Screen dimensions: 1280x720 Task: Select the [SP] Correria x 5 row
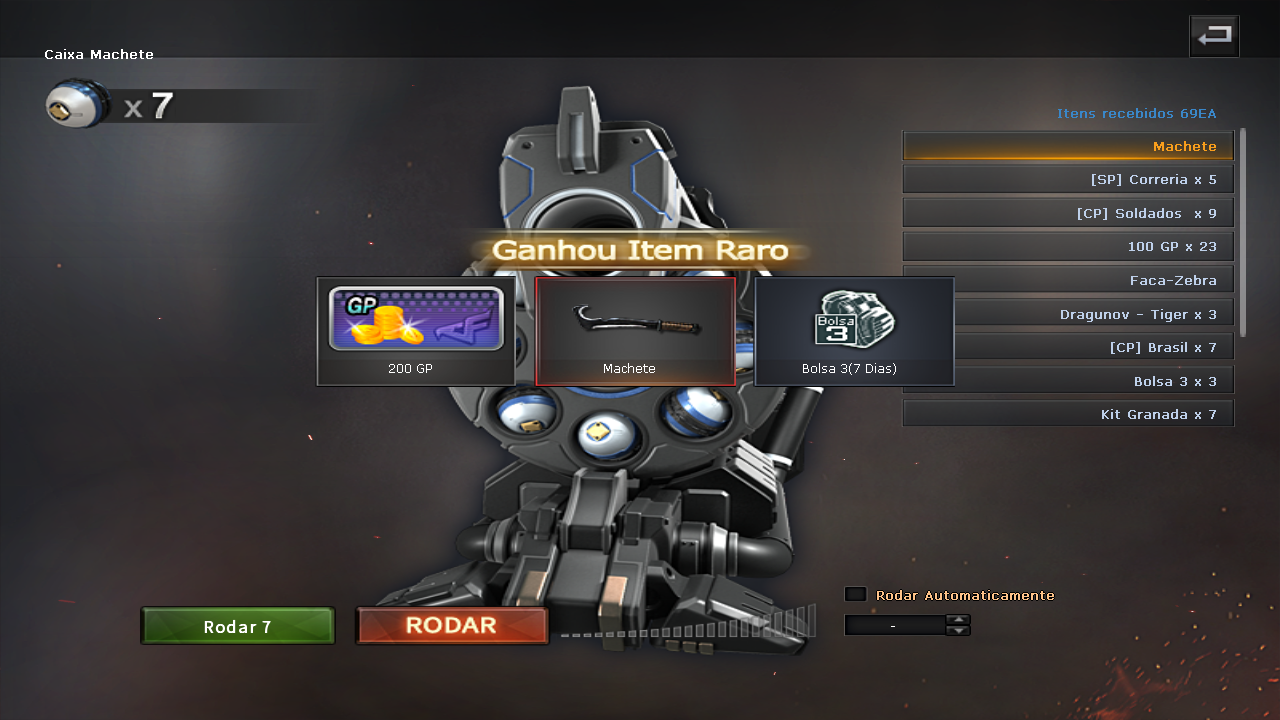1068,180
